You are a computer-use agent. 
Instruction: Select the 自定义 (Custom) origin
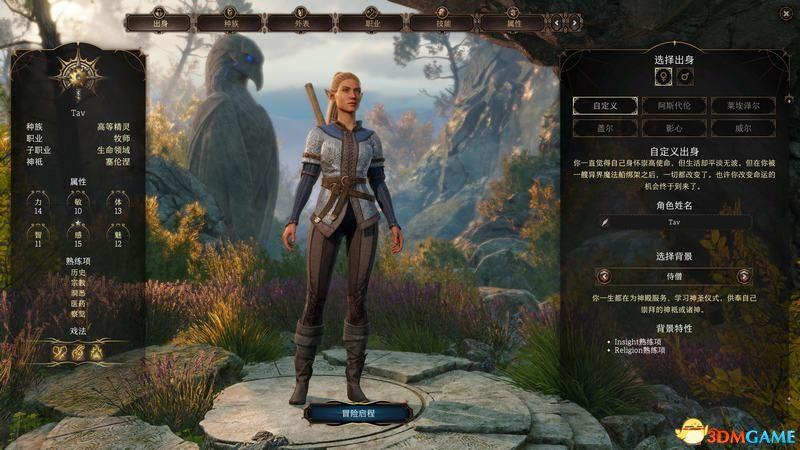coord(606,105)
